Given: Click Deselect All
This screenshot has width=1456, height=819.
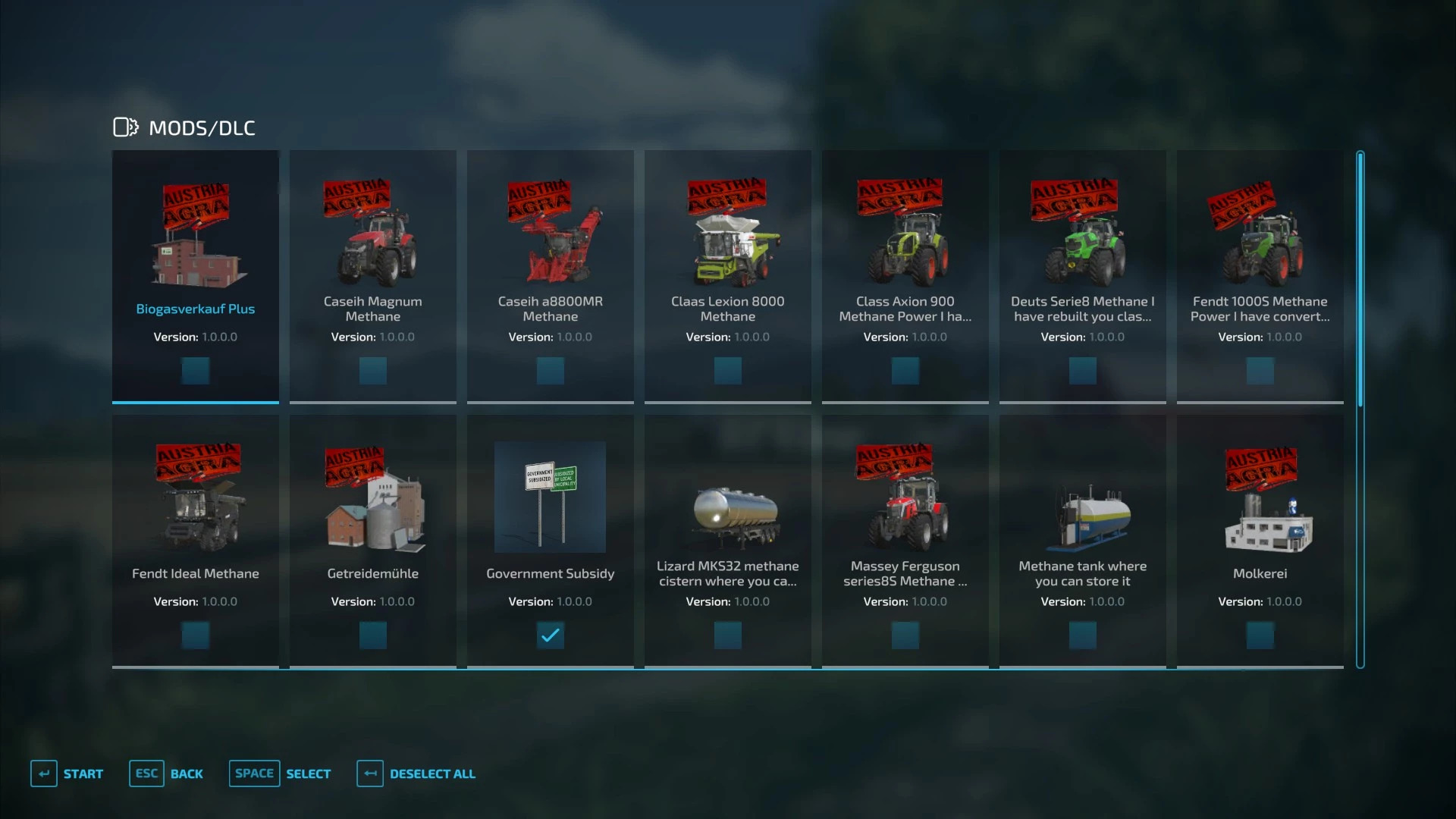Looking at the screenshot, I should click(417, 773).
